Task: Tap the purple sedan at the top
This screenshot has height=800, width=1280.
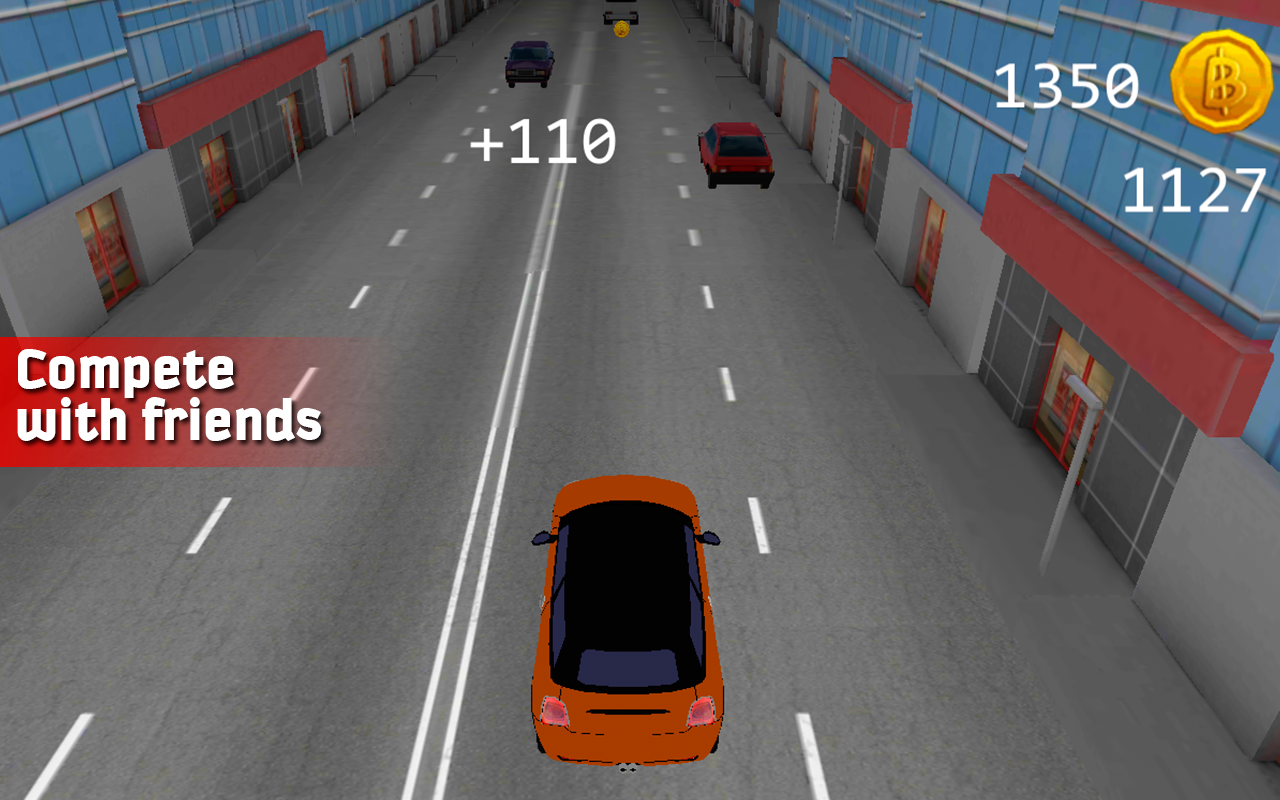Action: coord(530,63)
